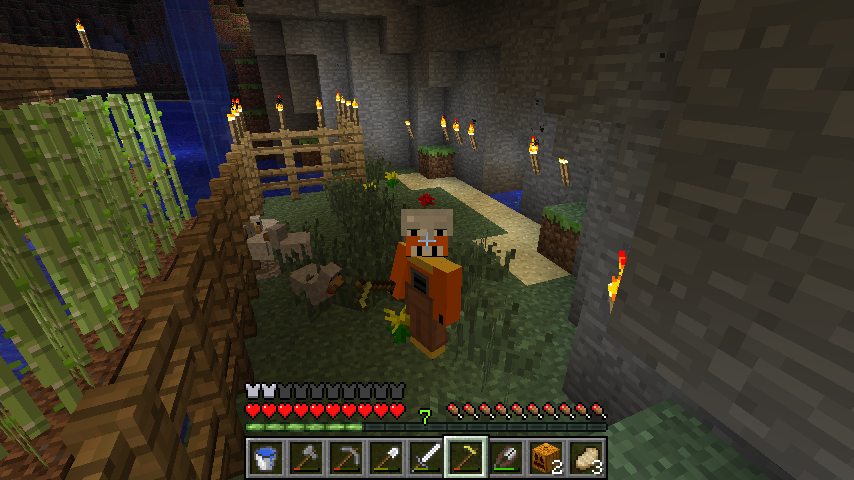Switch to the shovel slot
The width and height of the screenshot is (854, 480).
coord(386,458)
